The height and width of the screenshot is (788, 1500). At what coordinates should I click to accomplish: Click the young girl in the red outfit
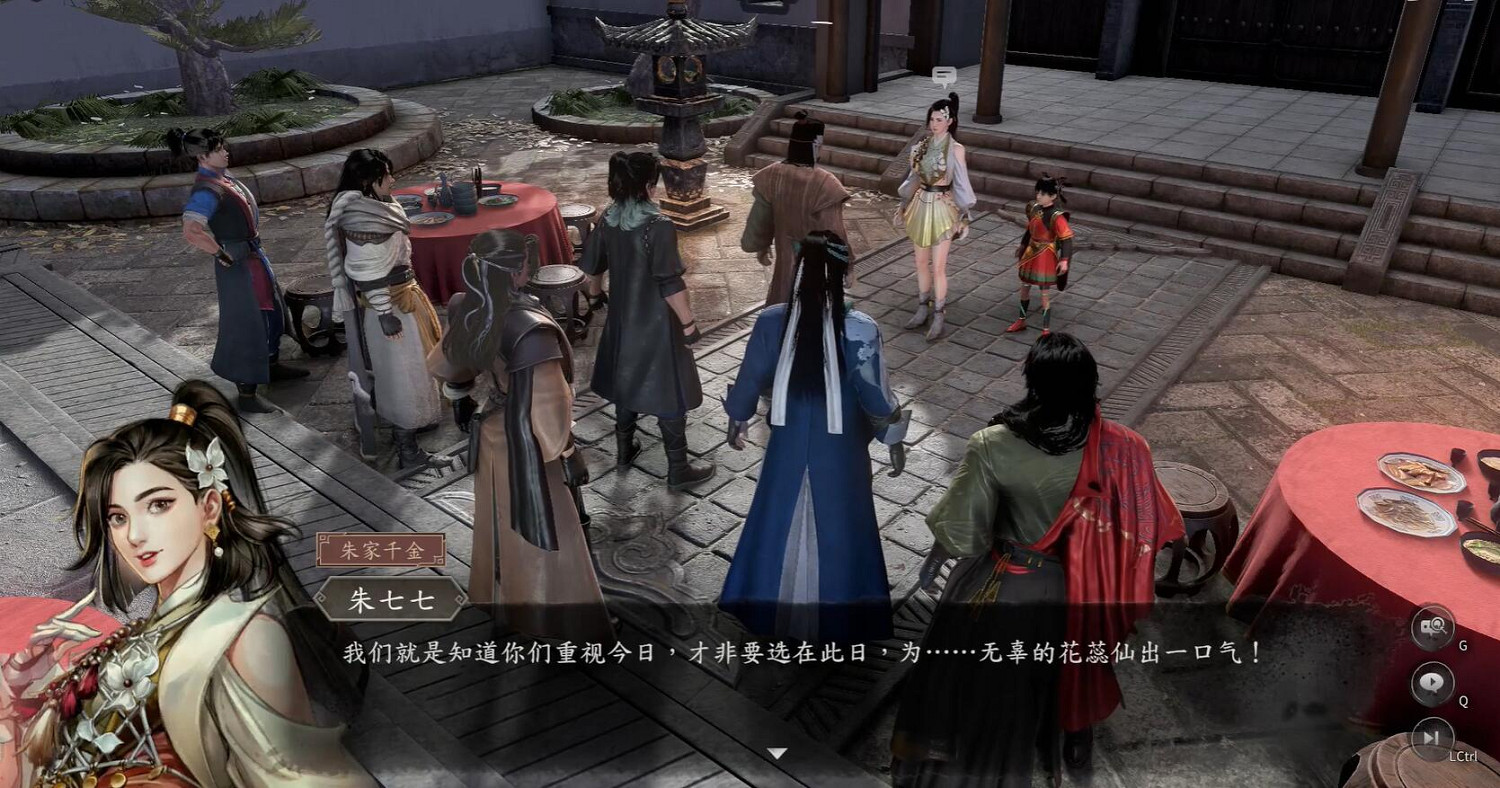[1043, 250]
